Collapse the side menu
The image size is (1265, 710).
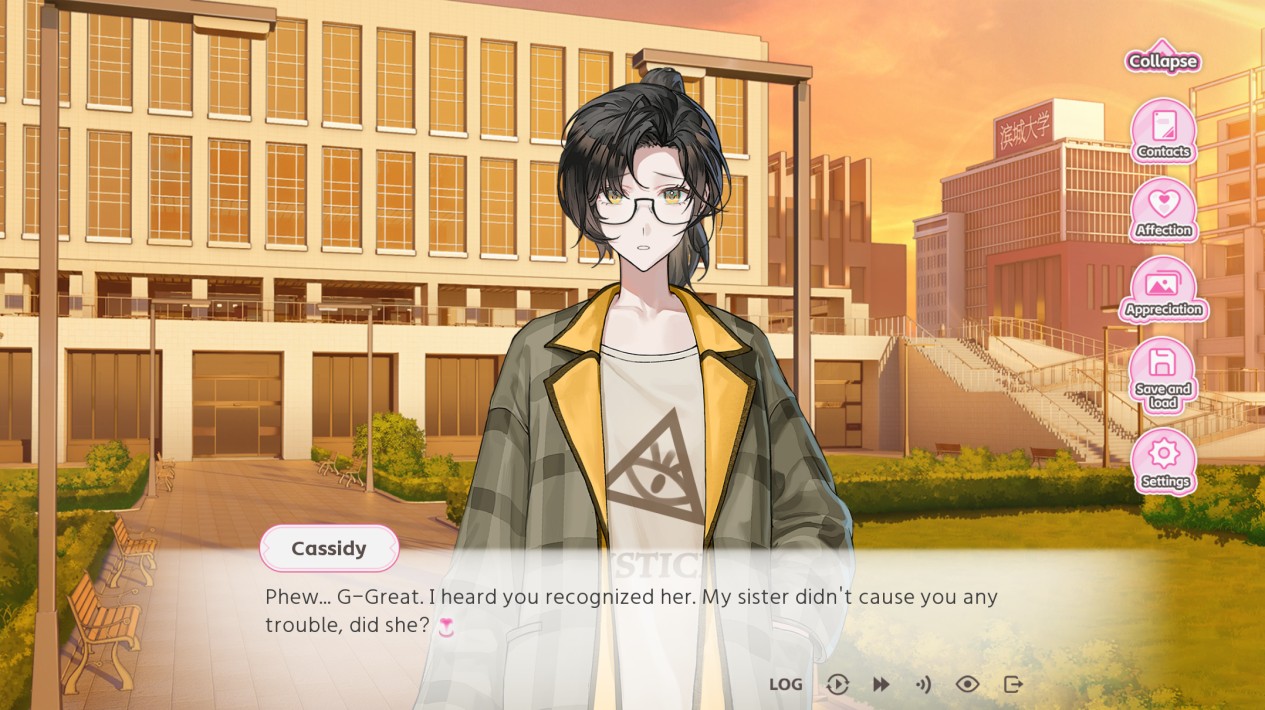(x=1163, y=59)
